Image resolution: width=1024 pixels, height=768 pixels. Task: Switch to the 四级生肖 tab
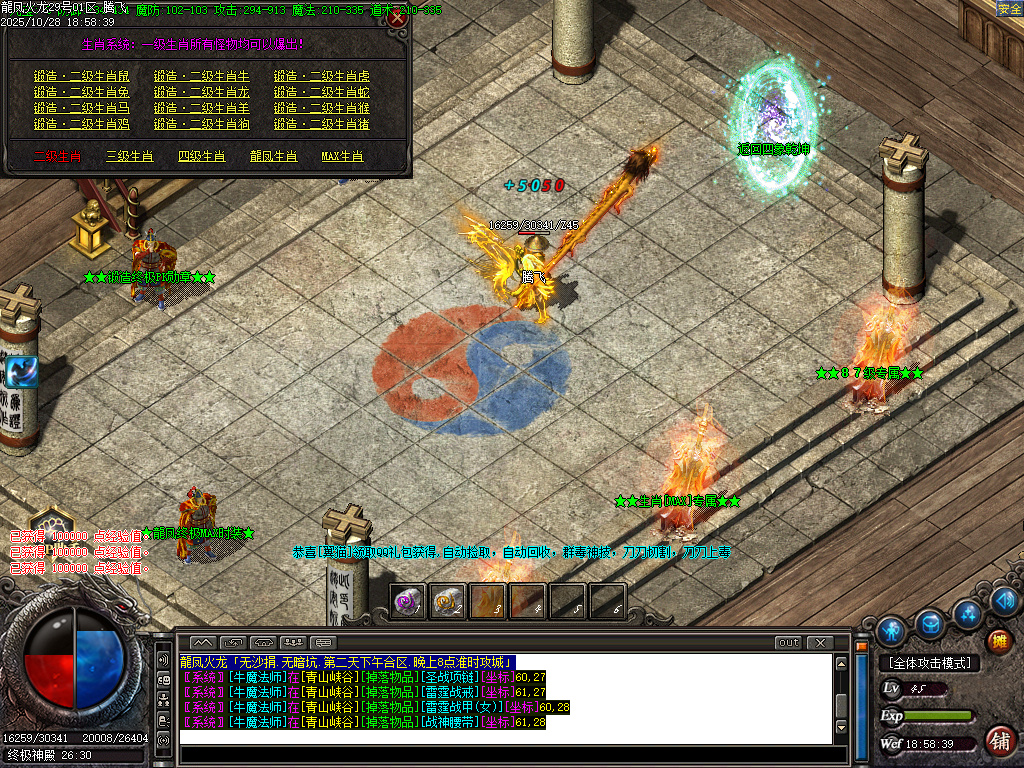pos(202,156)
